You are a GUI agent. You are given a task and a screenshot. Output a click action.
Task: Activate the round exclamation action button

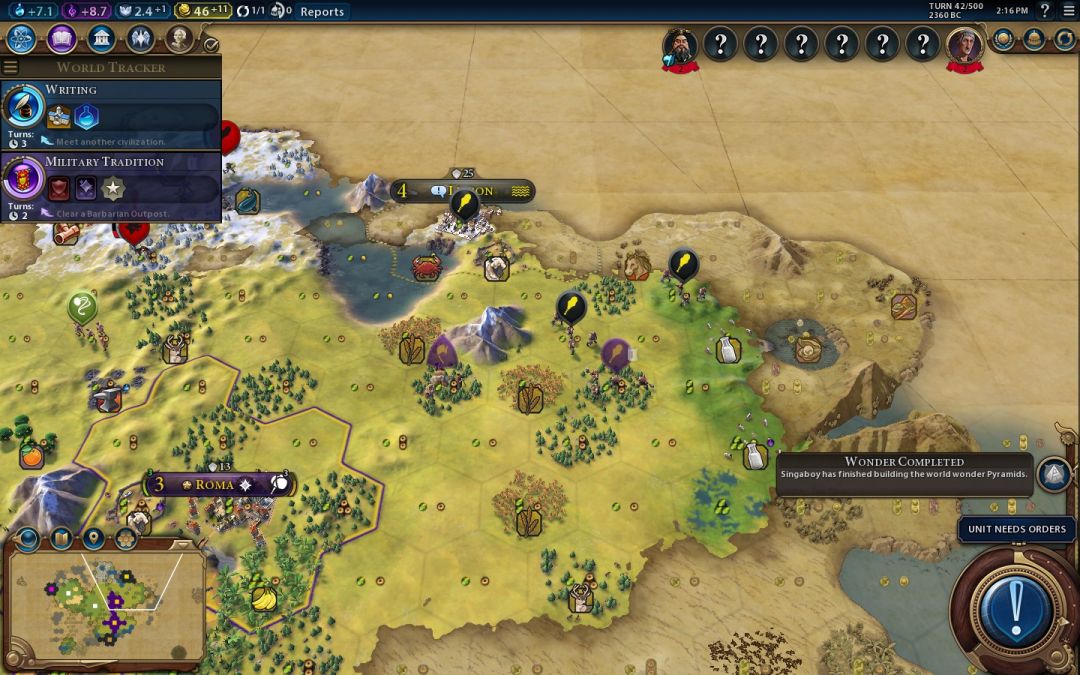click(x=1016, y=605)
